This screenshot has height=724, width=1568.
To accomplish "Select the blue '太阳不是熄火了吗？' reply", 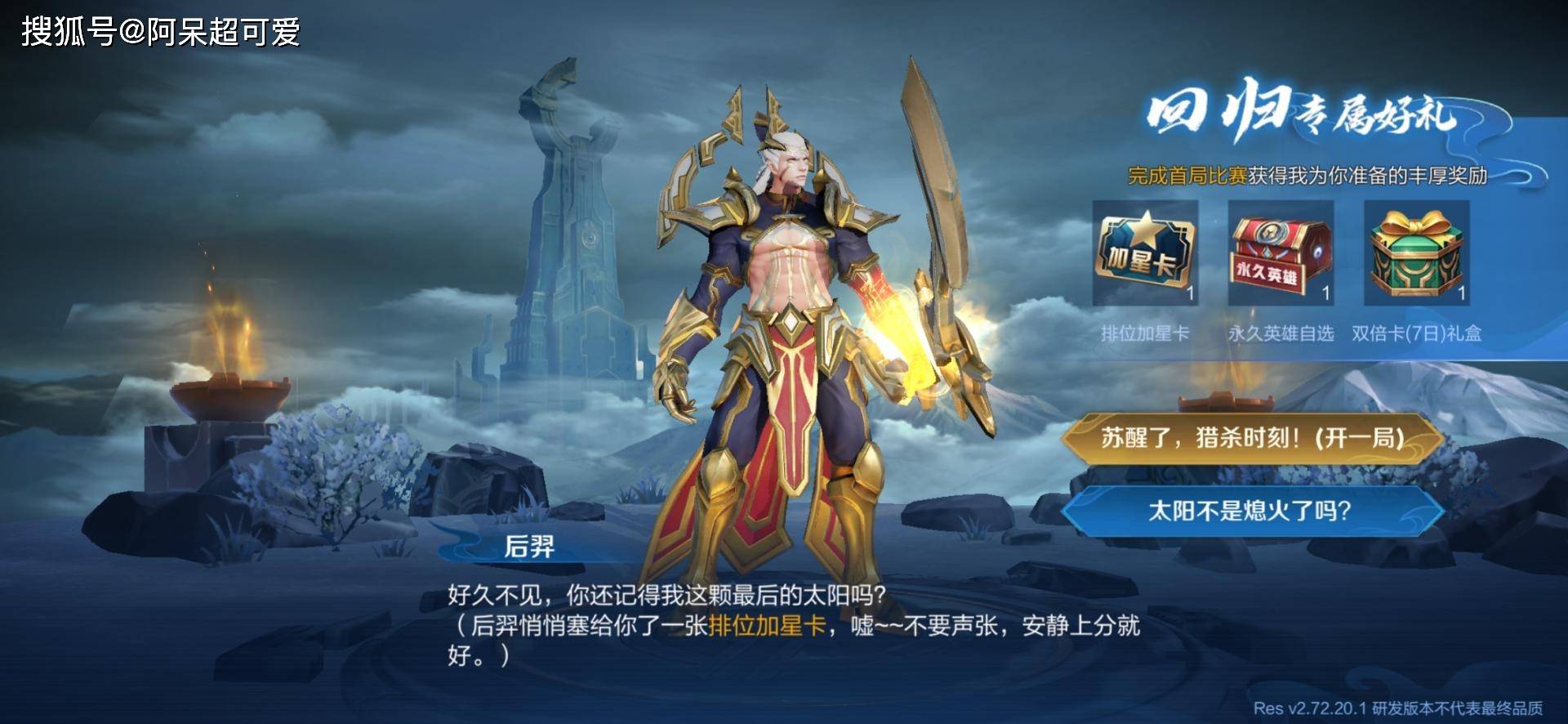I will pyautogui.click(x=1251, y=511).
